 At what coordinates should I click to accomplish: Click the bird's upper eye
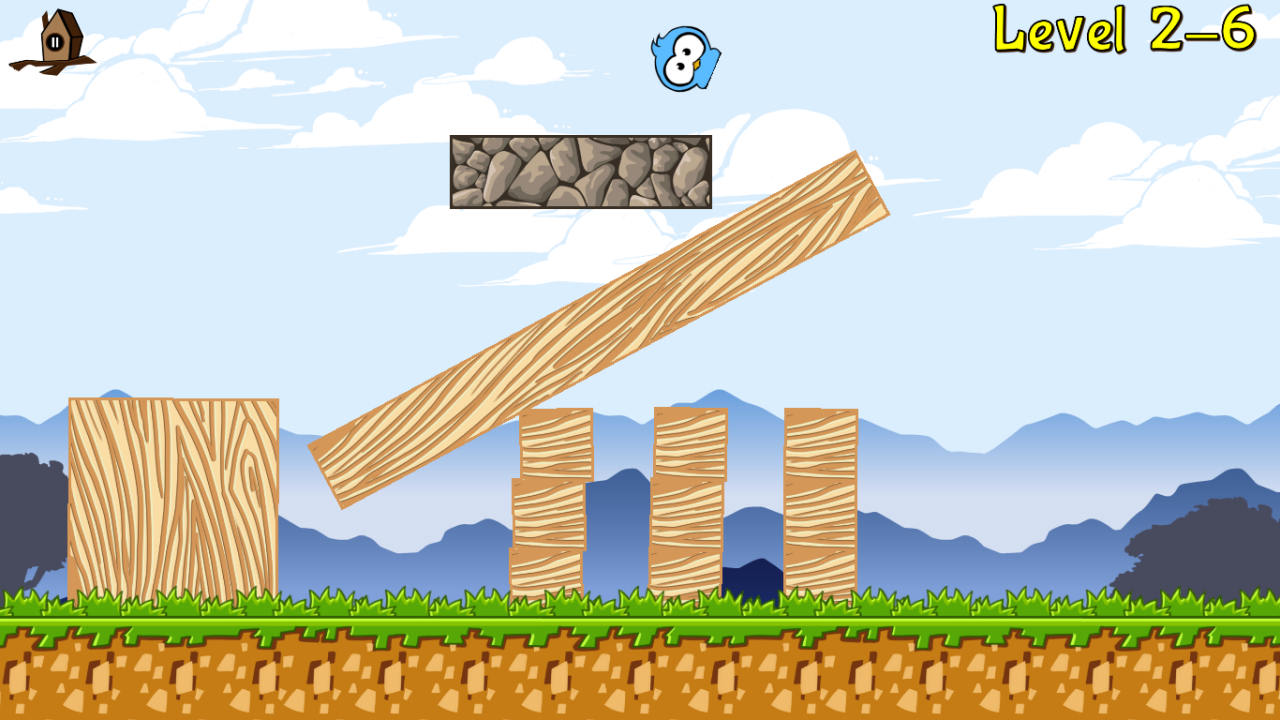[x=687, y=52]
